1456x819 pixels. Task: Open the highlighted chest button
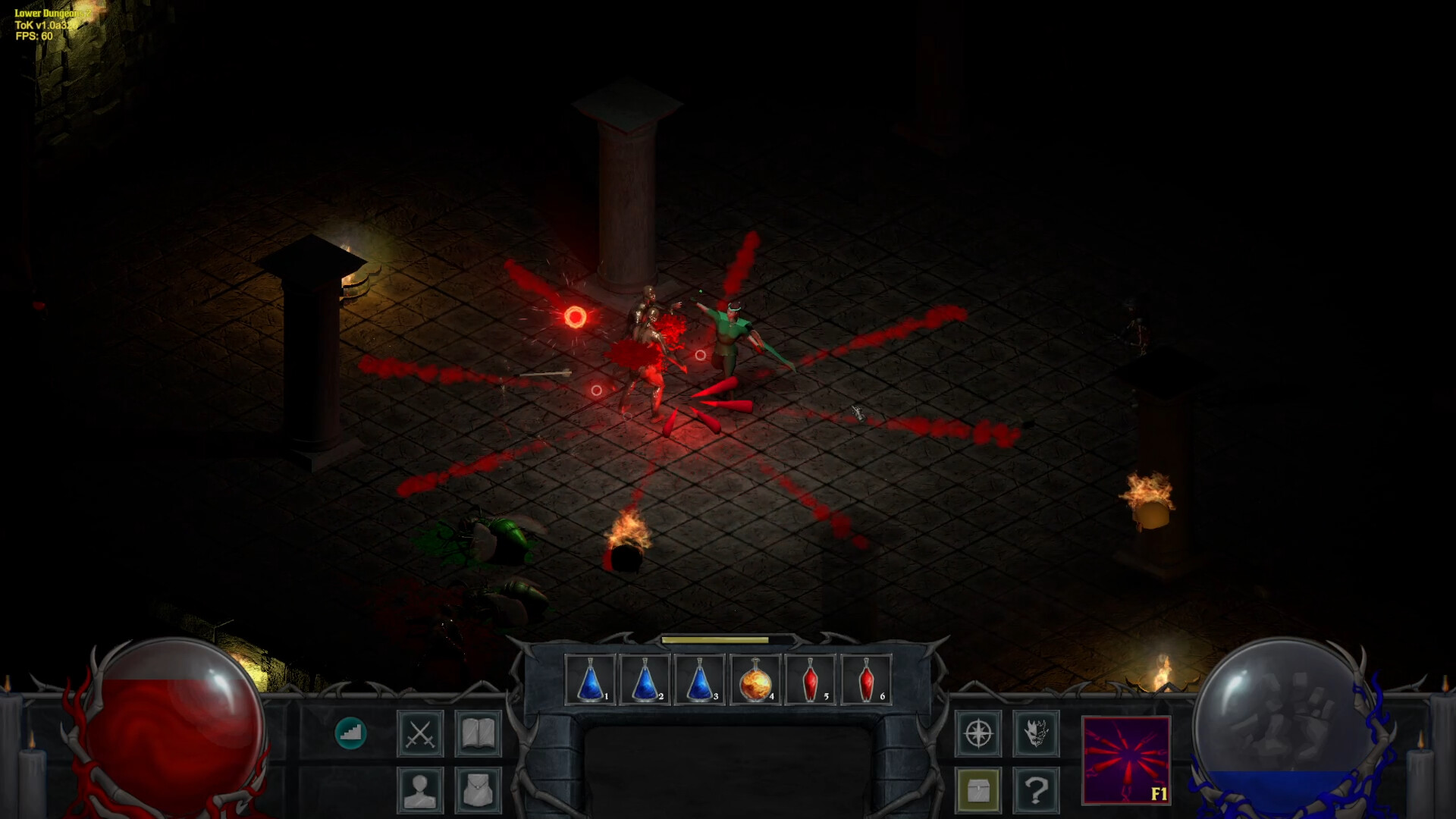978,790
